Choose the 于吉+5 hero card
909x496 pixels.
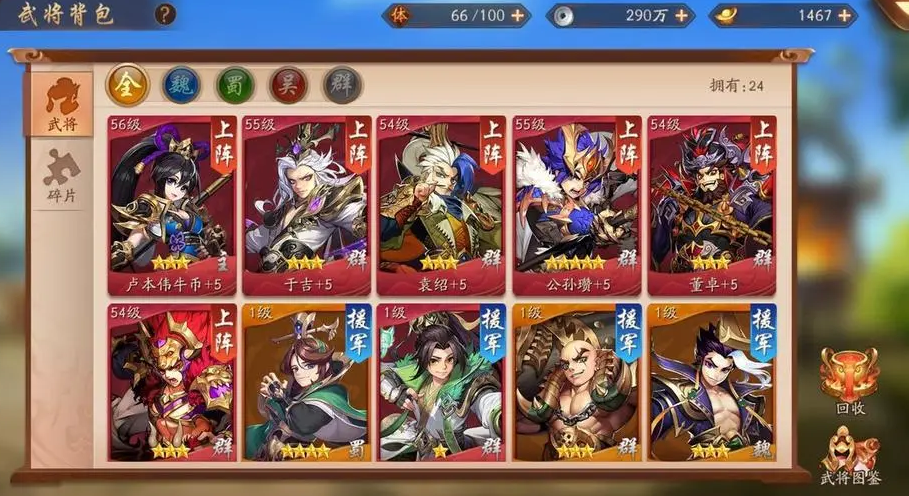coord(307,205)
